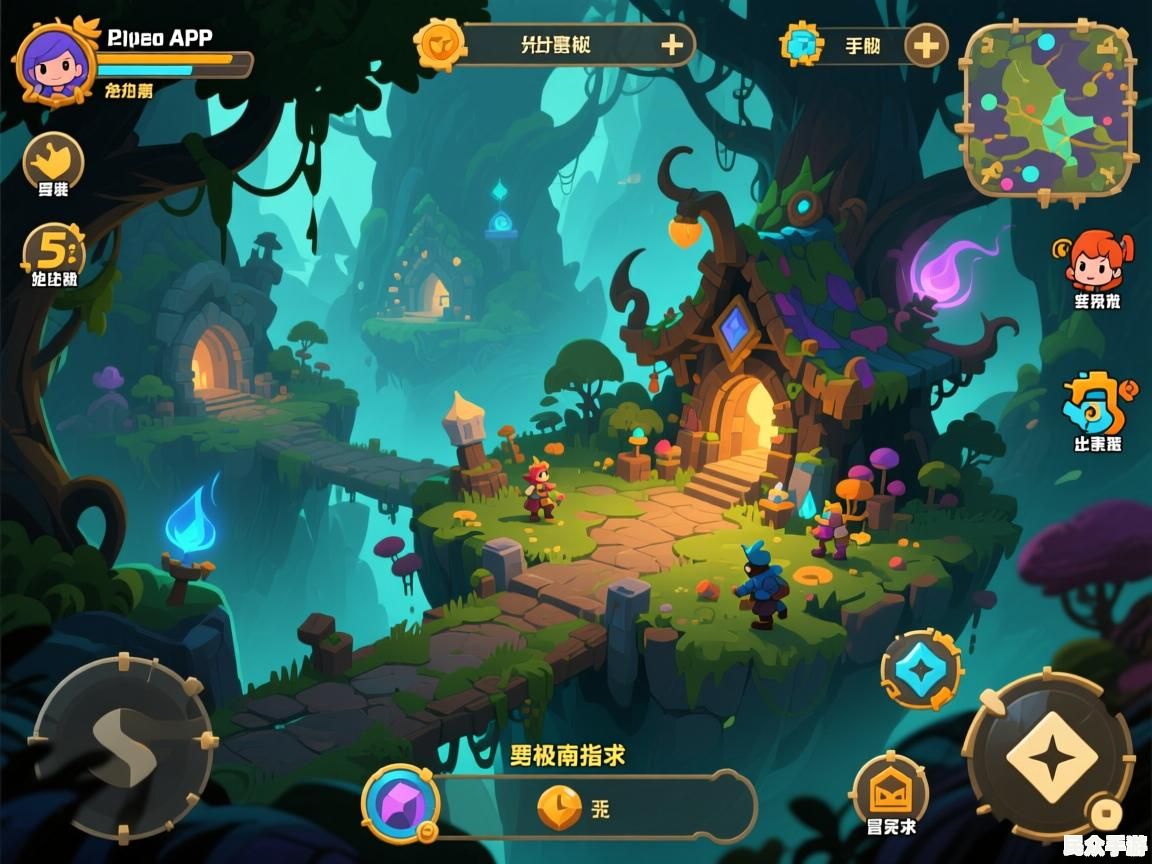Viewport: 1152px width, 864px height.
Task: Click the orange coin icon at top center
Action: (440, 44)
